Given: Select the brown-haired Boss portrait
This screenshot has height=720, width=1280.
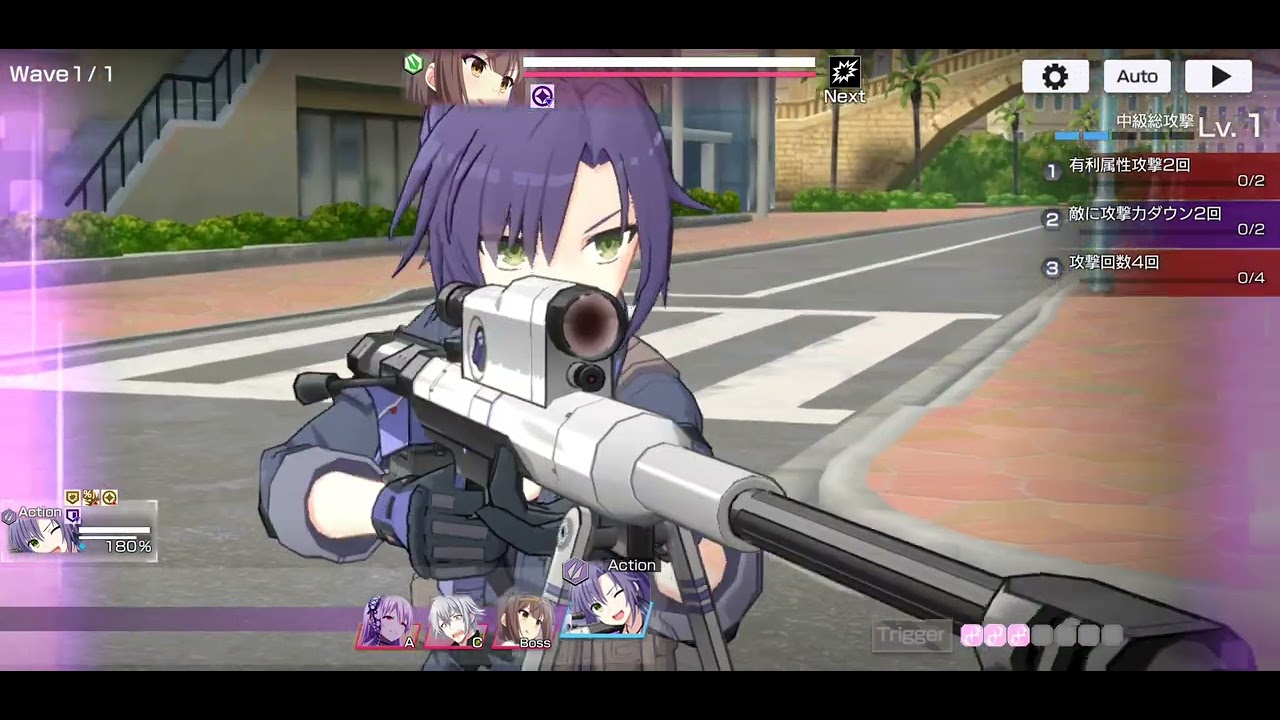Looking at the screenshot, I should point(522,622).
